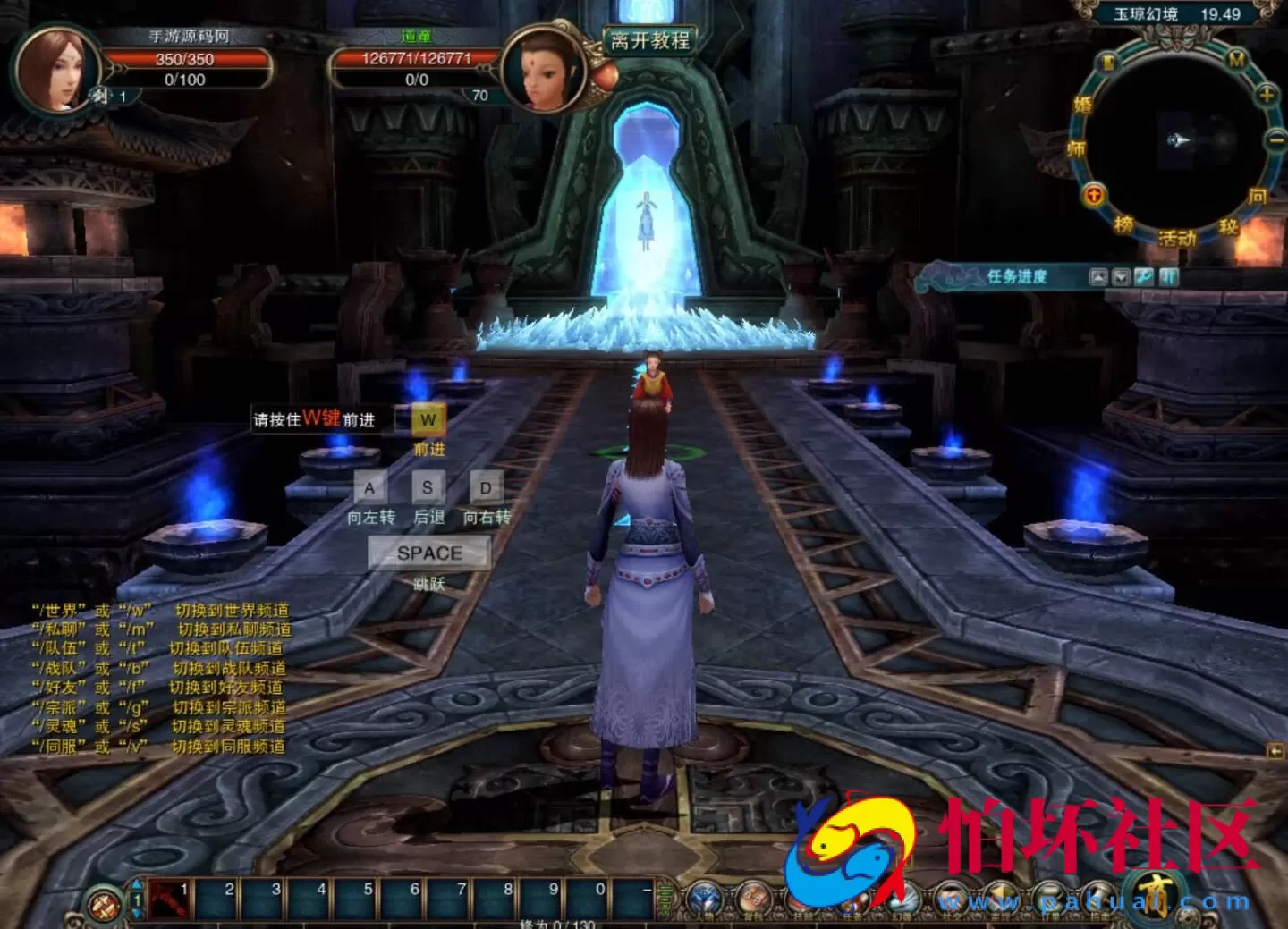Open the 背包 bag icon
Screen dimensions: 1288x929
(x=754, y=899)
